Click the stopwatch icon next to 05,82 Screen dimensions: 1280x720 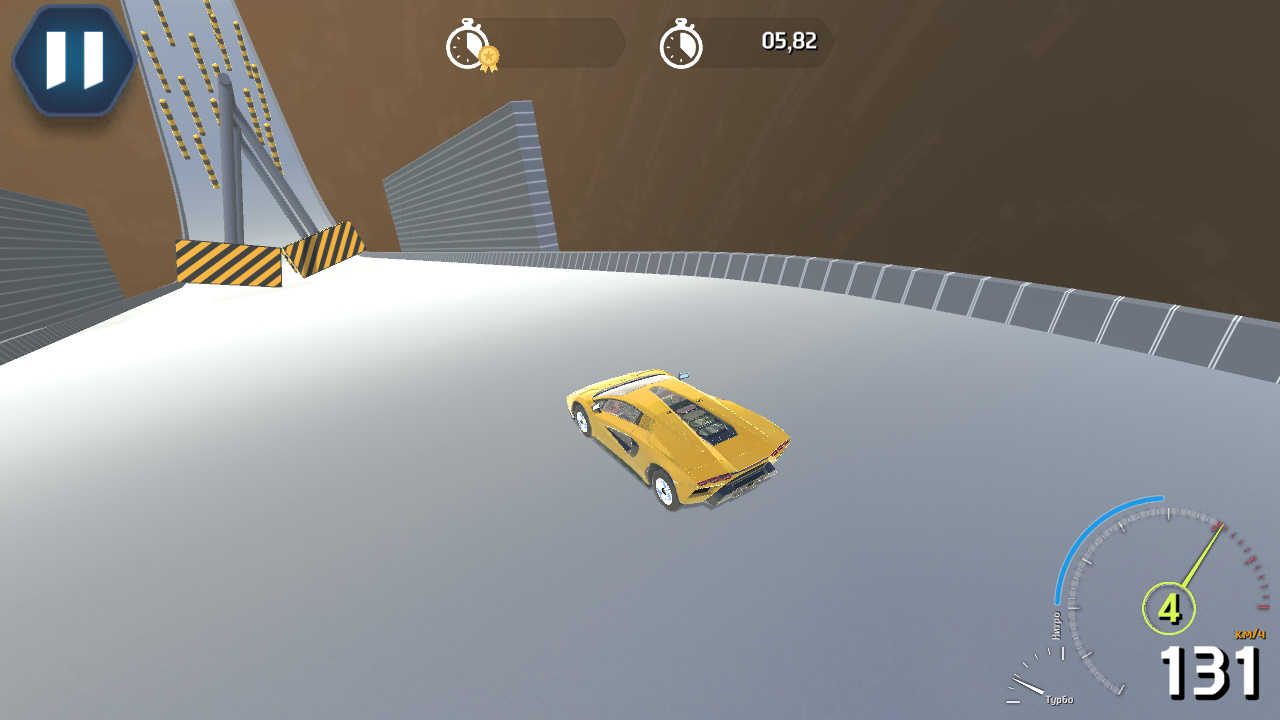click(x=683, y=43)
